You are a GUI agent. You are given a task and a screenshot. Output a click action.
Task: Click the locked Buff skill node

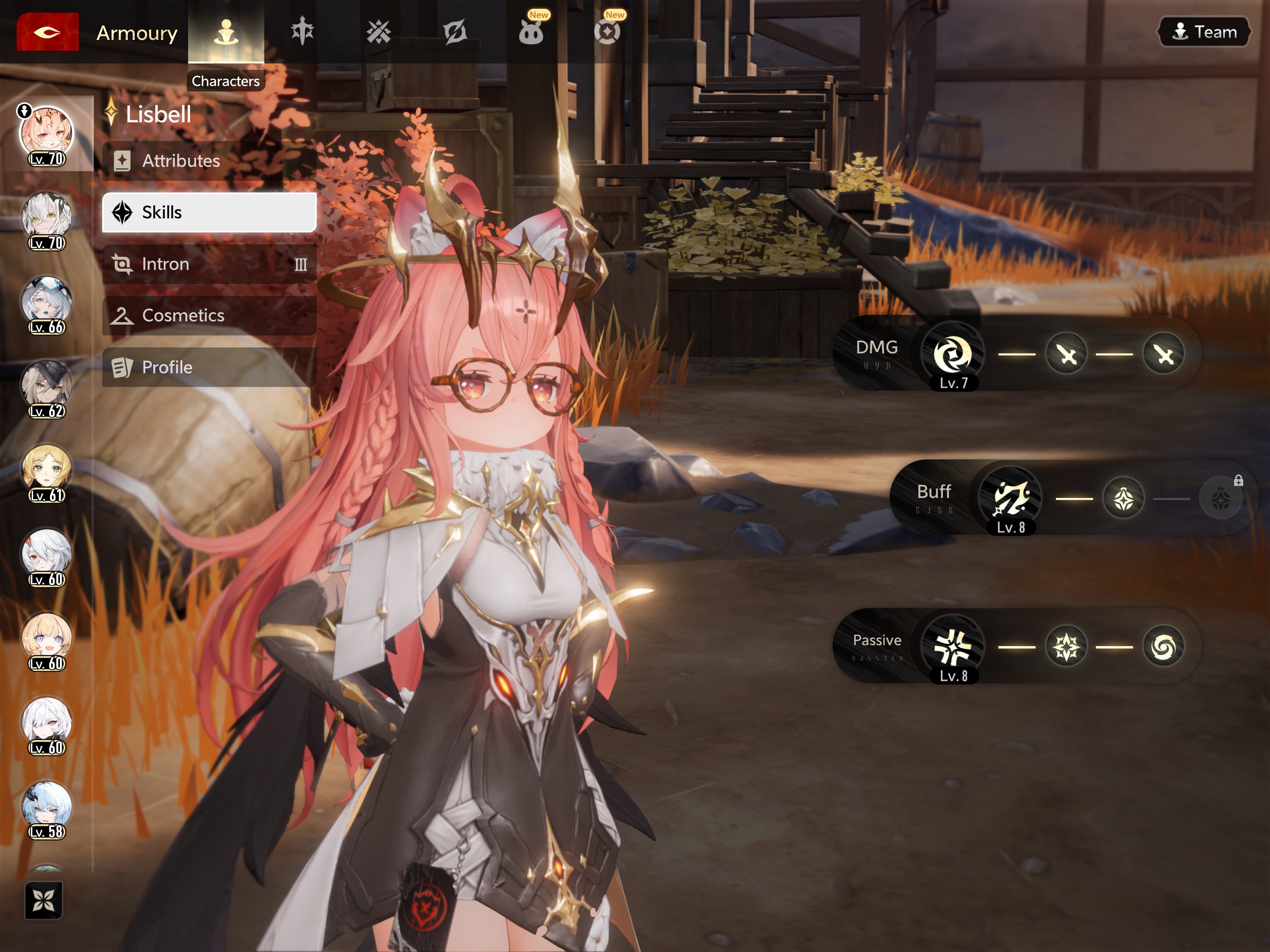coord(1220,498)
